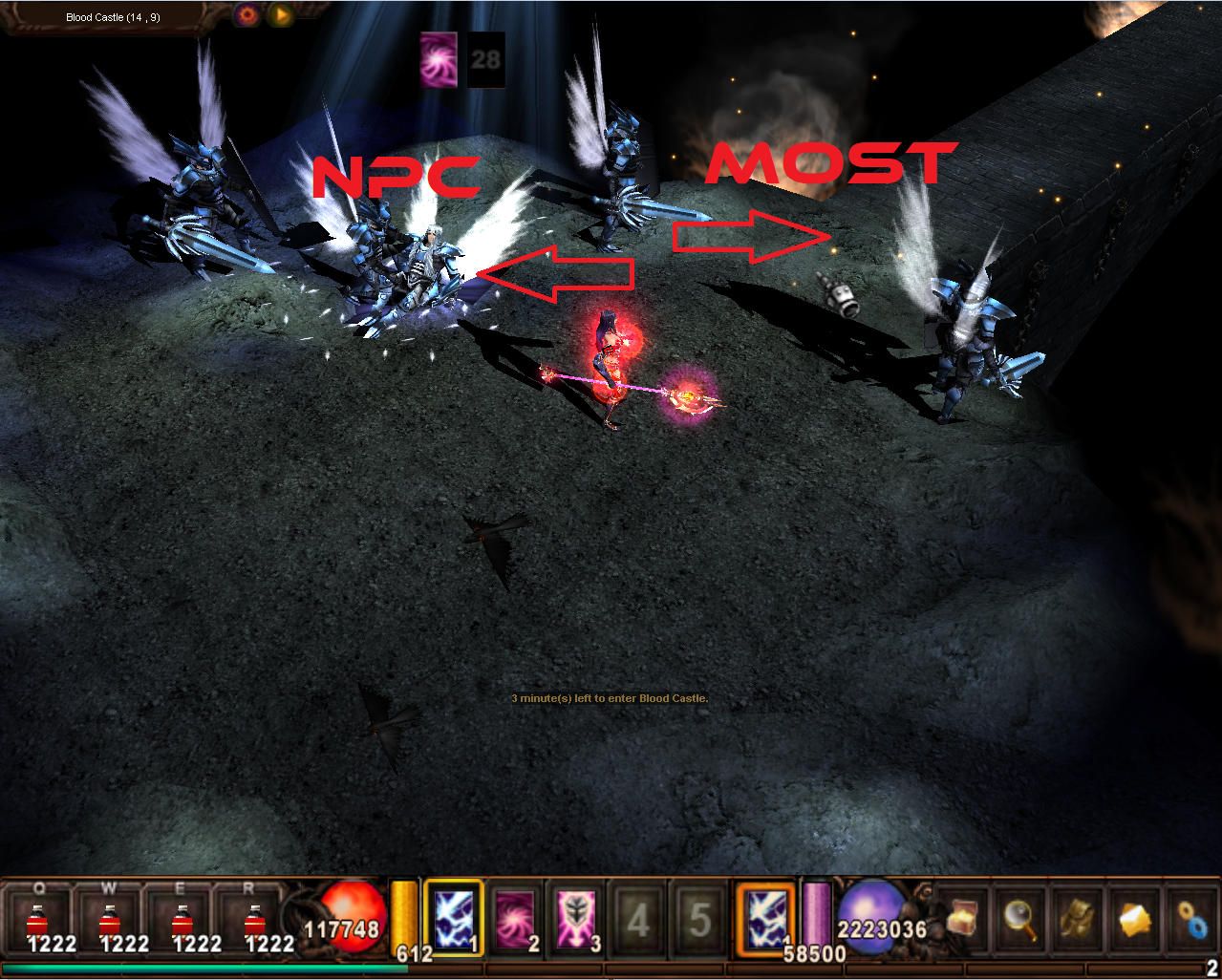Use the R potion slot

[253, 920]
